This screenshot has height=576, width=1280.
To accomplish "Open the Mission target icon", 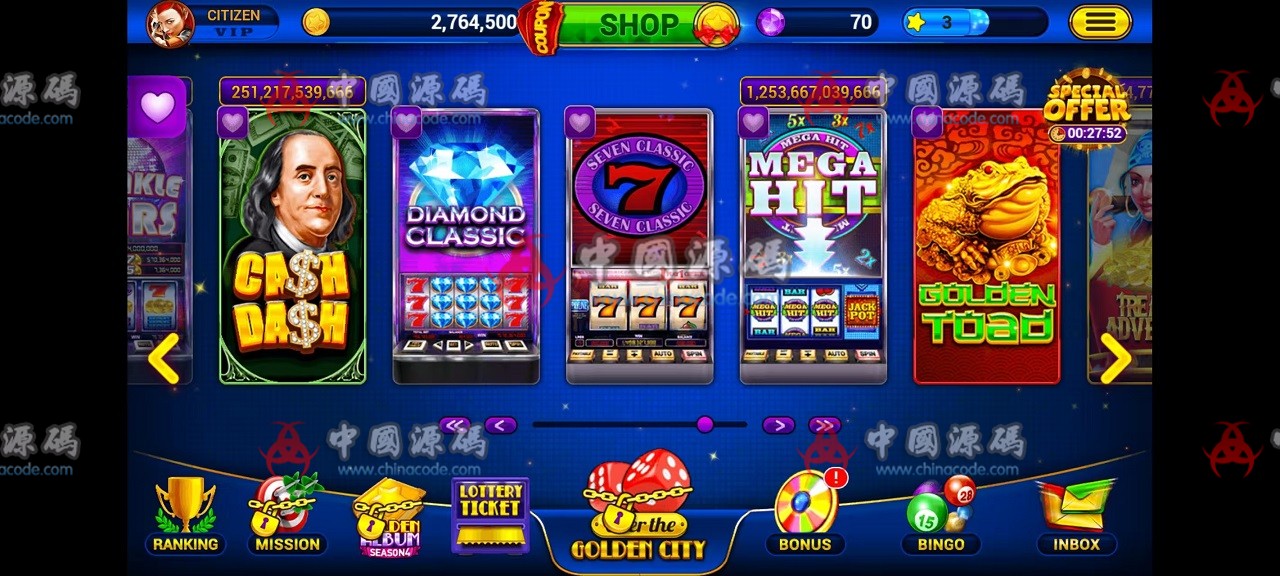I will [x=286, y=515].
